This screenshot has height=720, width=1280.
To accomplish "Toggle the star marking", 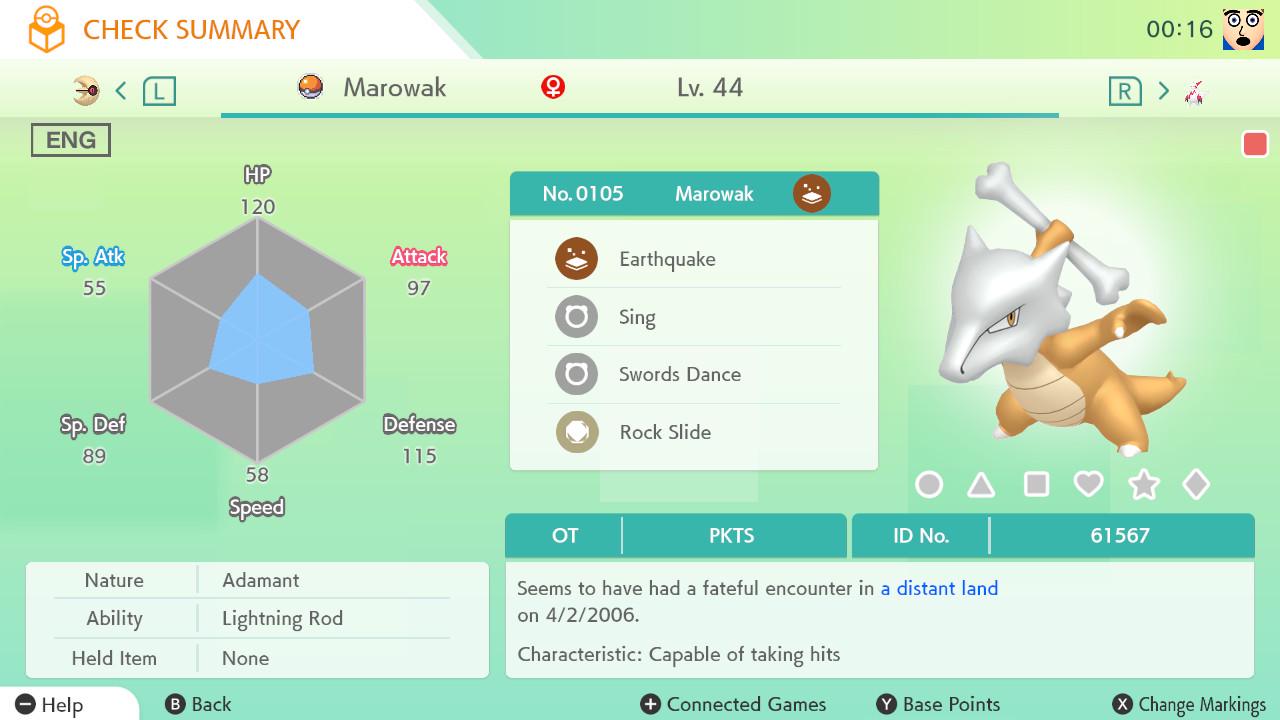I will [x=1143, y=485].
